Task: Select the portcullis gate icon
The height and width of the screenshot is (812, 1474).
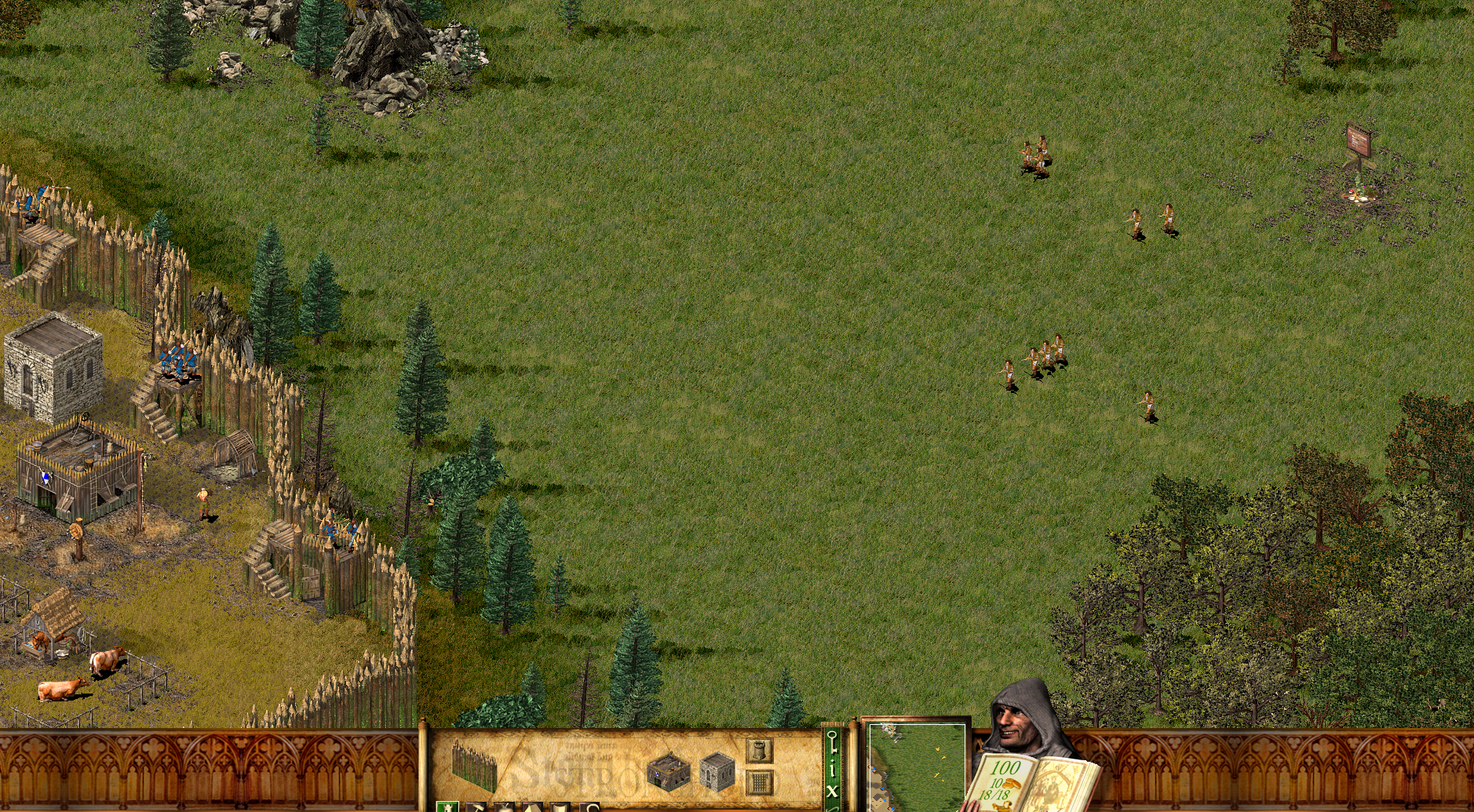Action: [x=759, y=781]
